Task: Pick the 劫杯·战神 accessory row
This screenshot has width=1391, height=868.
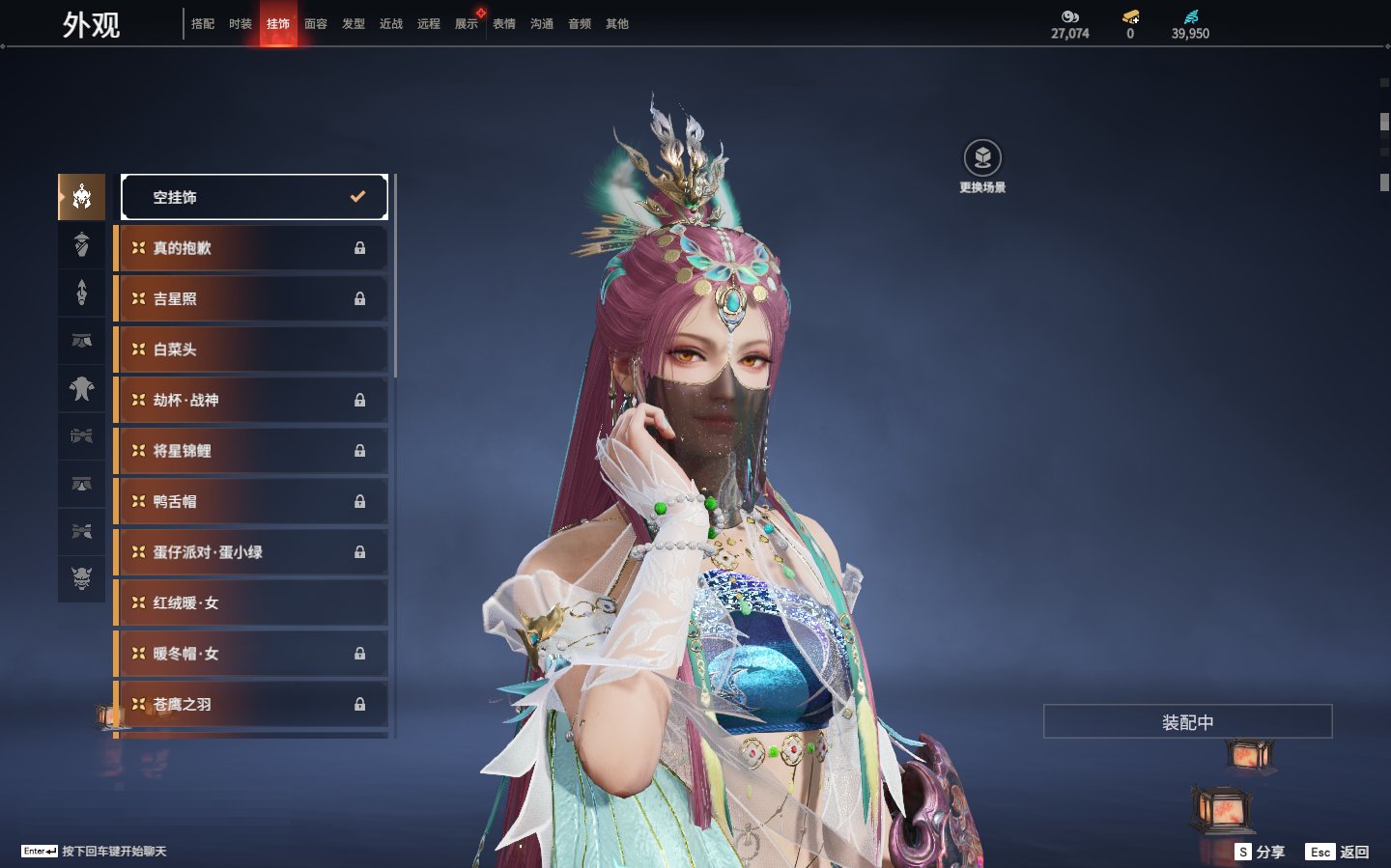Action: [x=252, y=400]
